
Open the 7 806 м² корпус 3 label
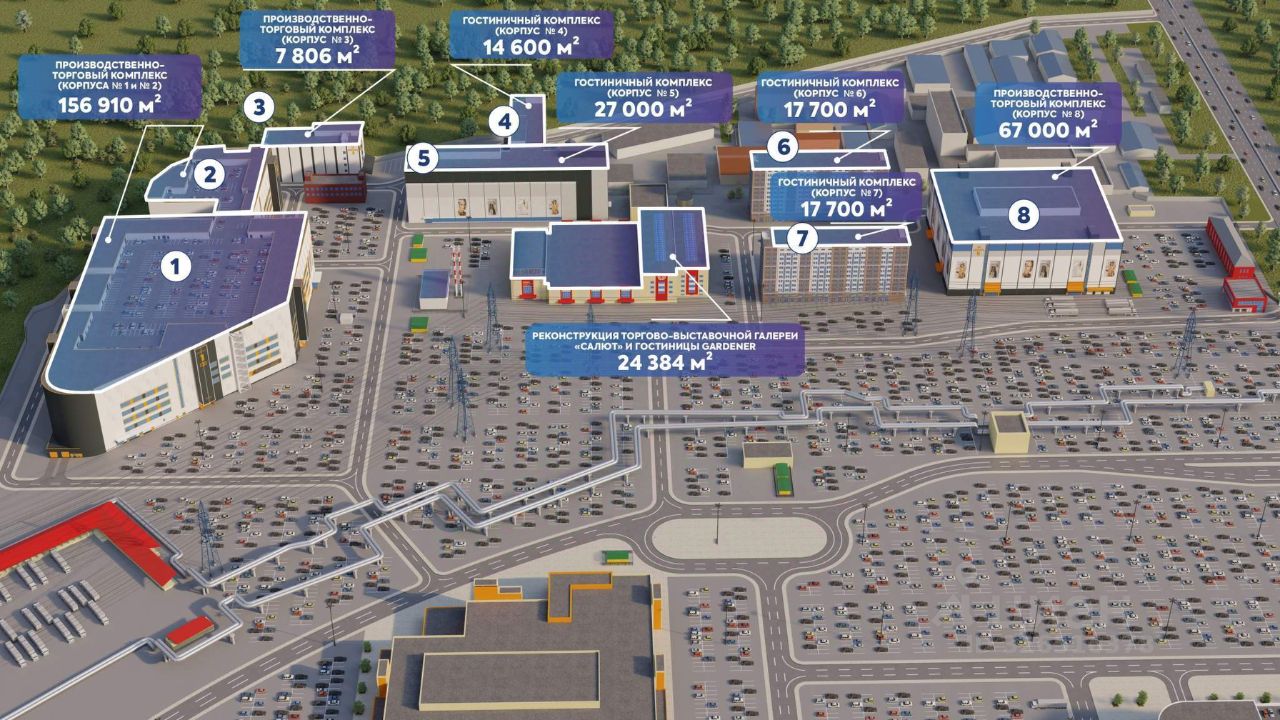317,40
